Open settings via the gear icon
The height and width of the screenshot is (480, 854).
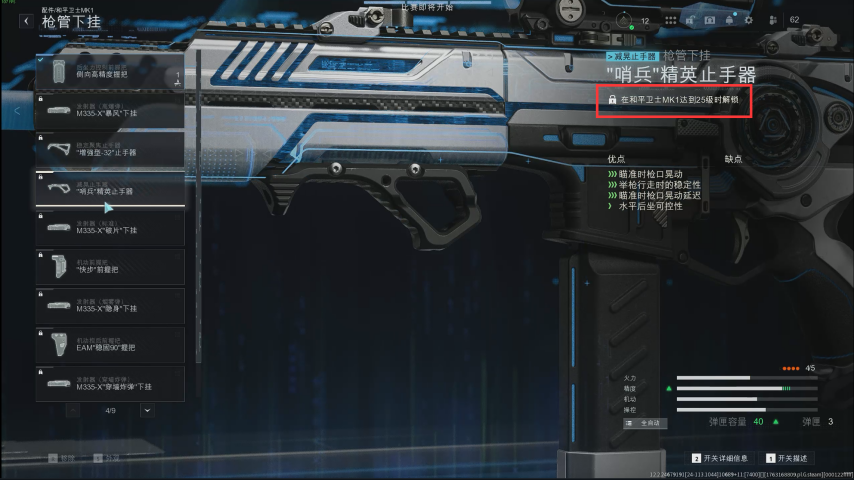pyautogui.click(x=748, y=20)
